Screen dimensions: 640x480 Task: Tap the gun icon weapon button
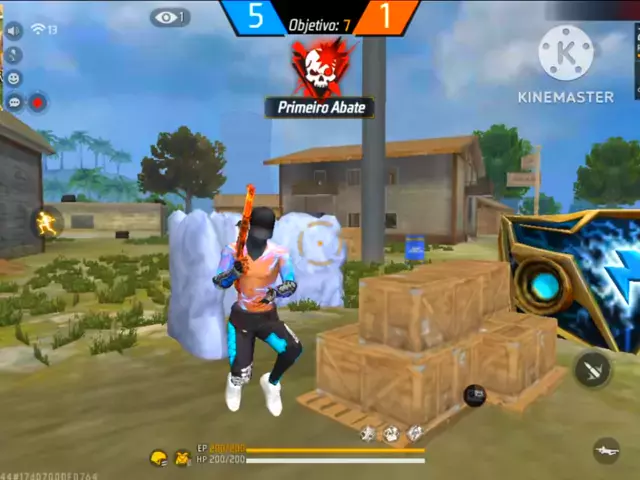(606, 451)
